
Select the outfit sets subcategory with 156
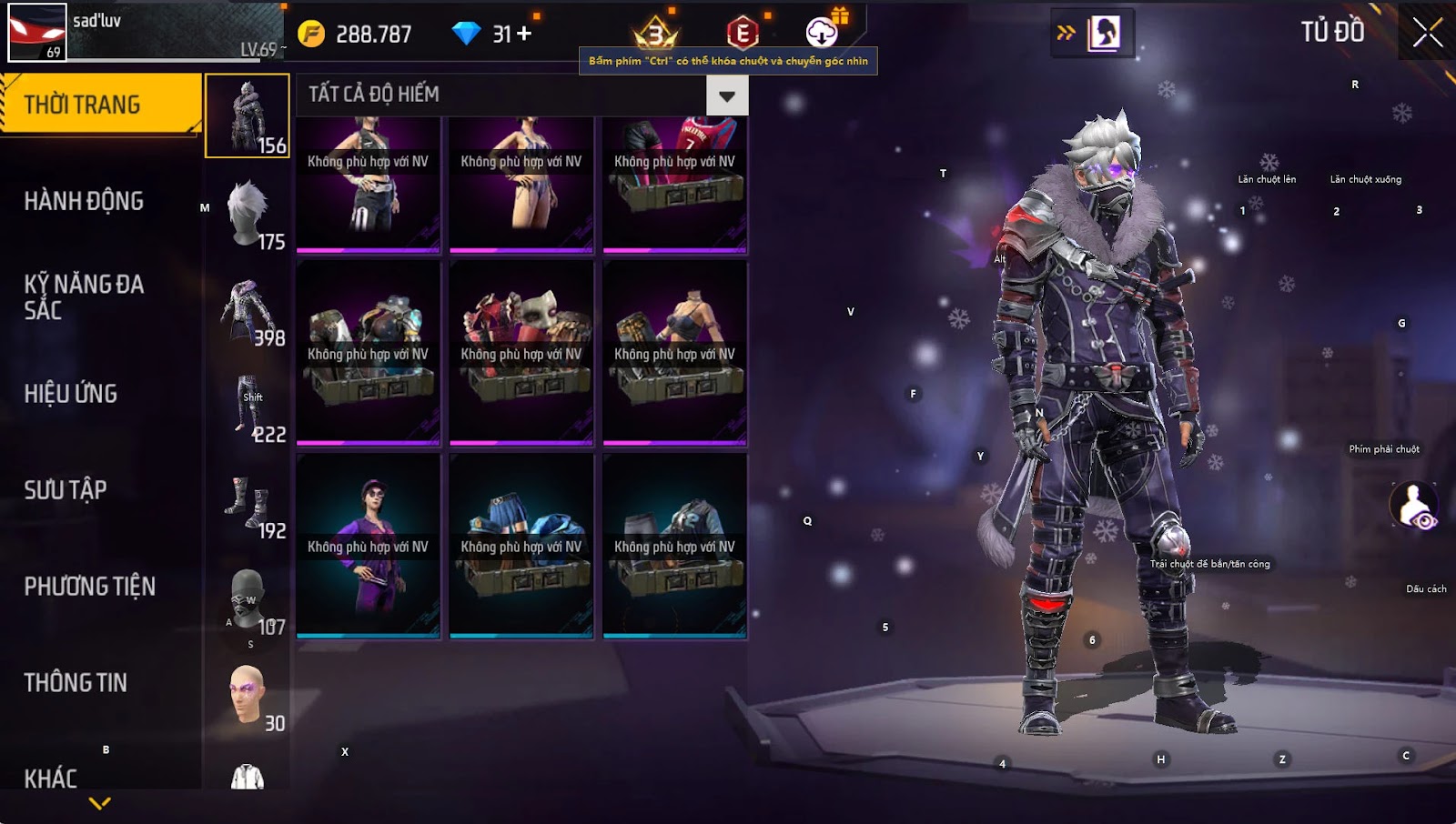(x=248, y=116)
